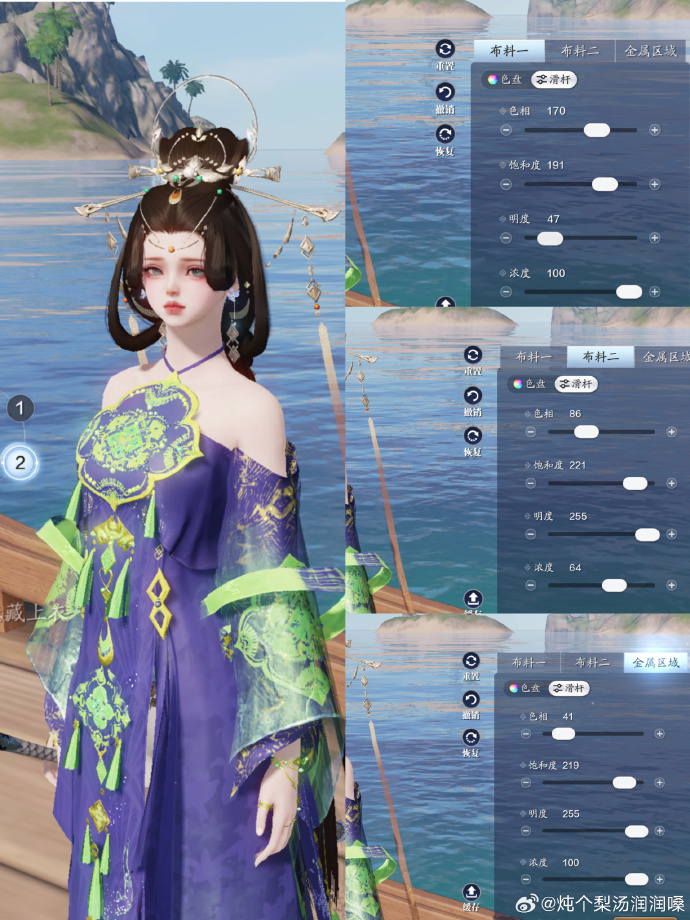
Task: Adjust the 色相 slider set to 86
Action: (586, 432)
